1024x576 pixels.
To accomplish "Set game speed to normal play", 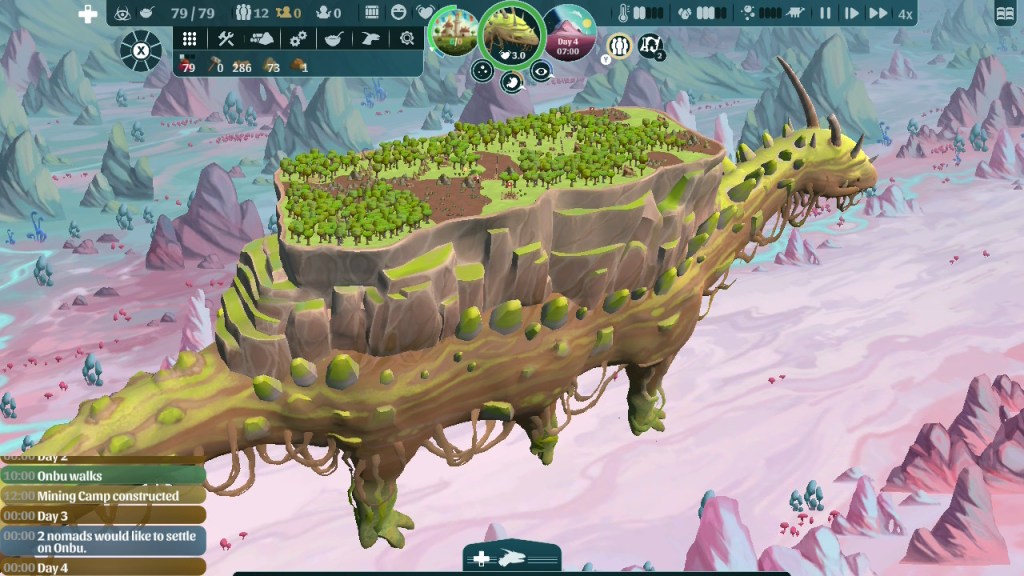I will pos(851,14).
